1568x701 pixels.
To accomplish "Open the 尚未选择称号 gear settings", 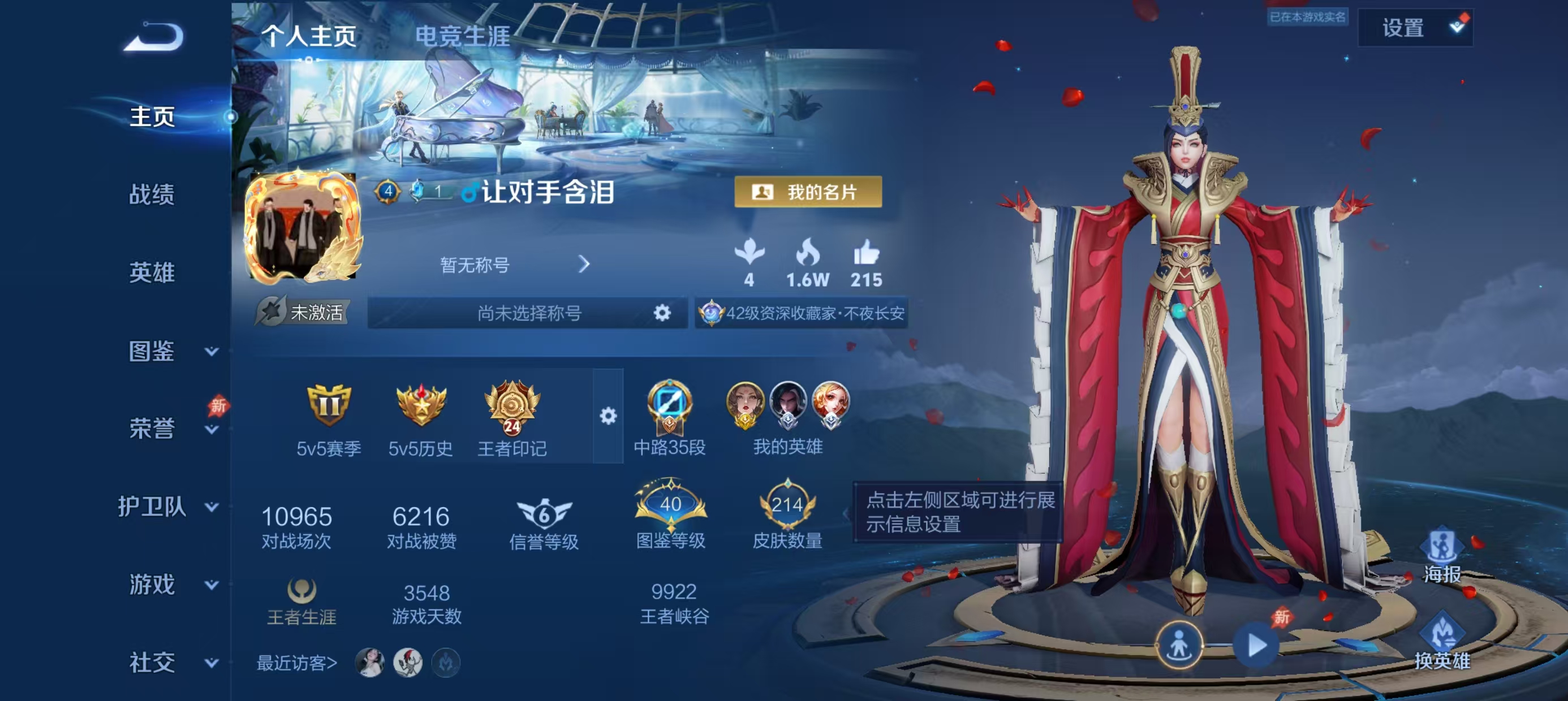I will tap(662, 313).
